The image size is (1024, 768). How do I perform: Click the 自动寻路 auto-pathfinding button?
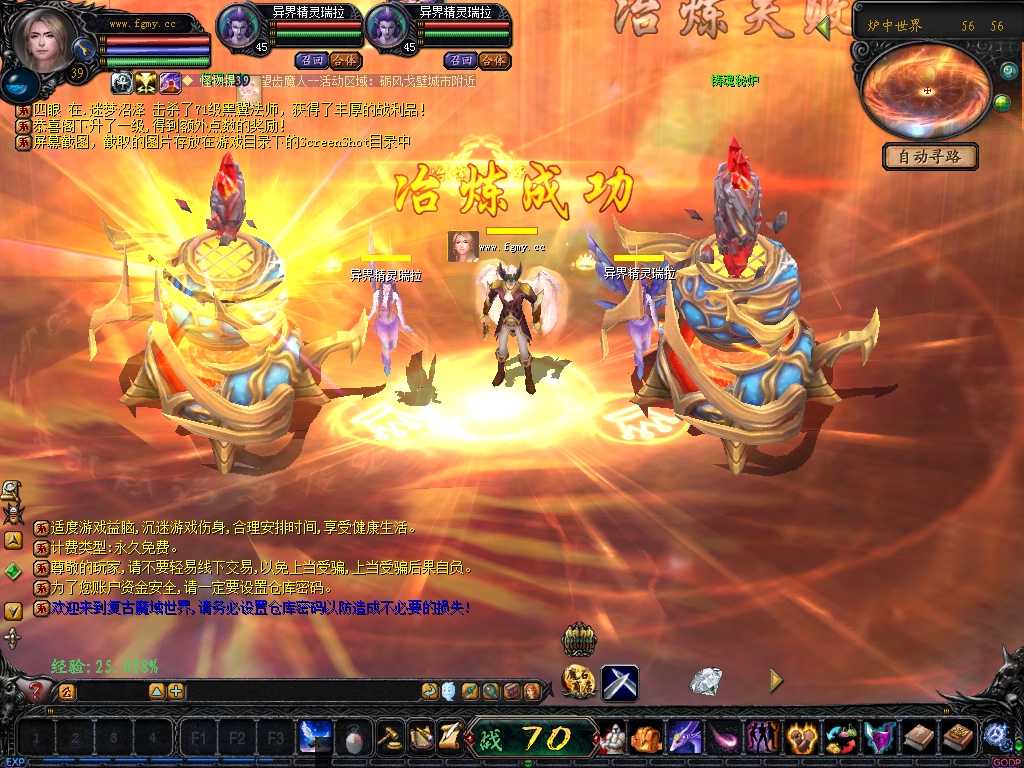[930, 157]
